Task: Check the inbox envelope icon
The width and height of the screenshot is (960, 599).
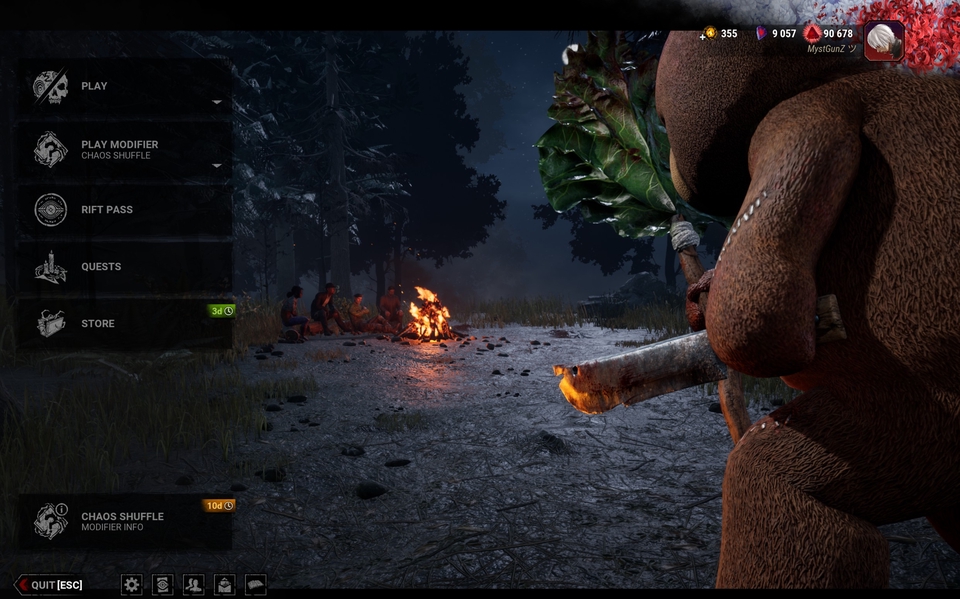Action: [x=225, y=585]
